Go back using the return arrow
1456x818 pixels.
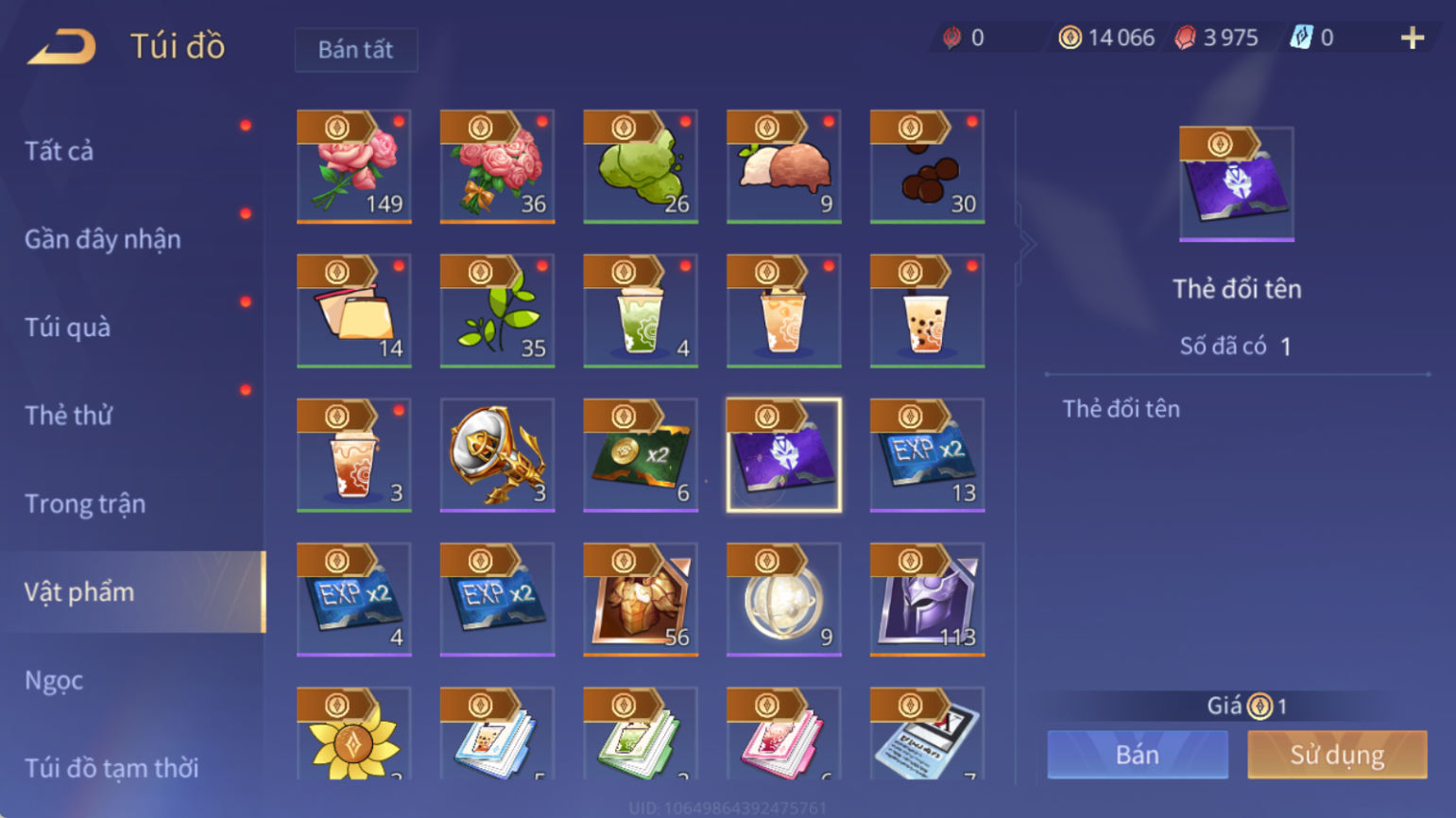[61, 46]
